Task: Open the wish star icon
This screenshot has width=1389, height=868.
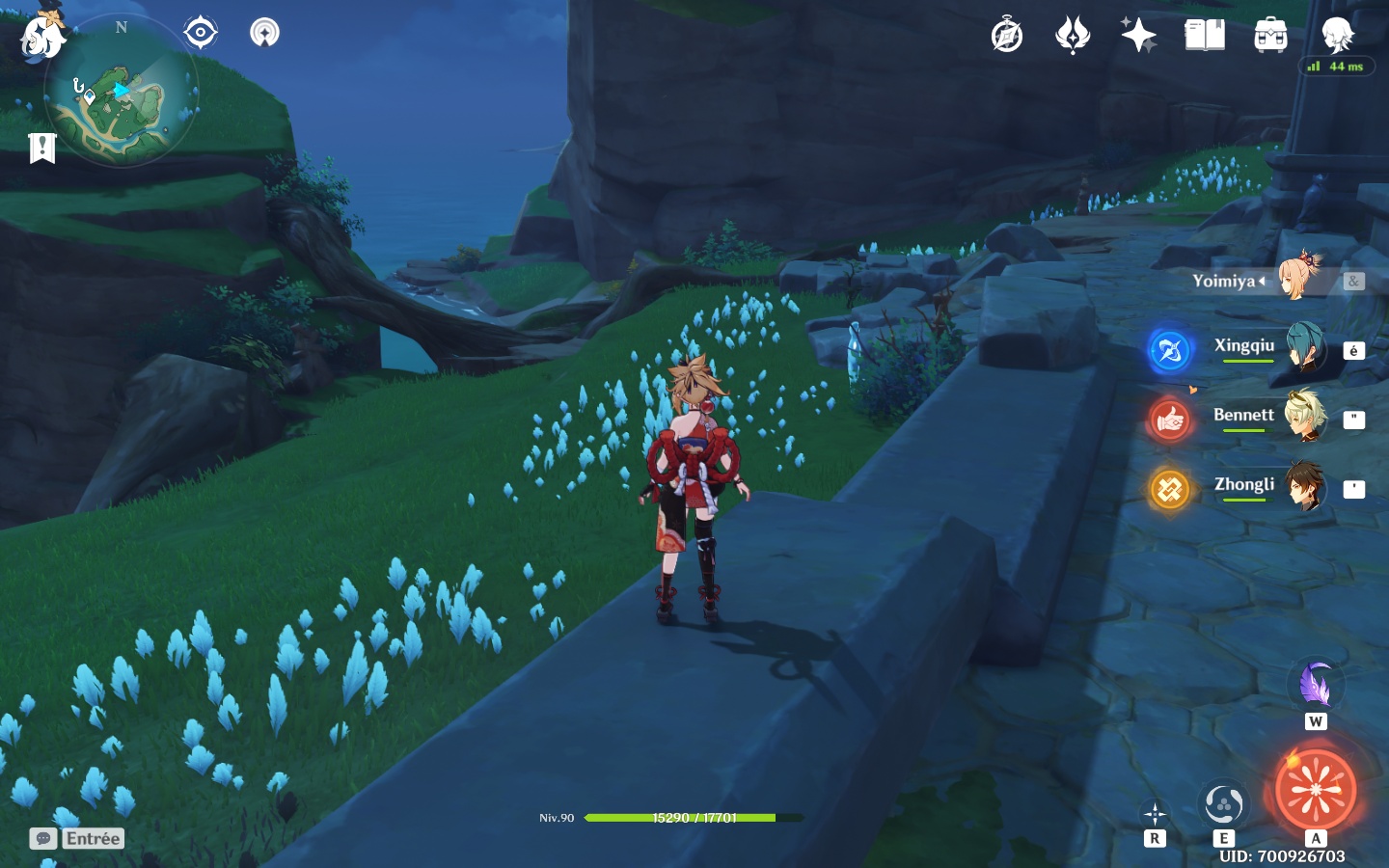Action: (x=1138, y=36)
